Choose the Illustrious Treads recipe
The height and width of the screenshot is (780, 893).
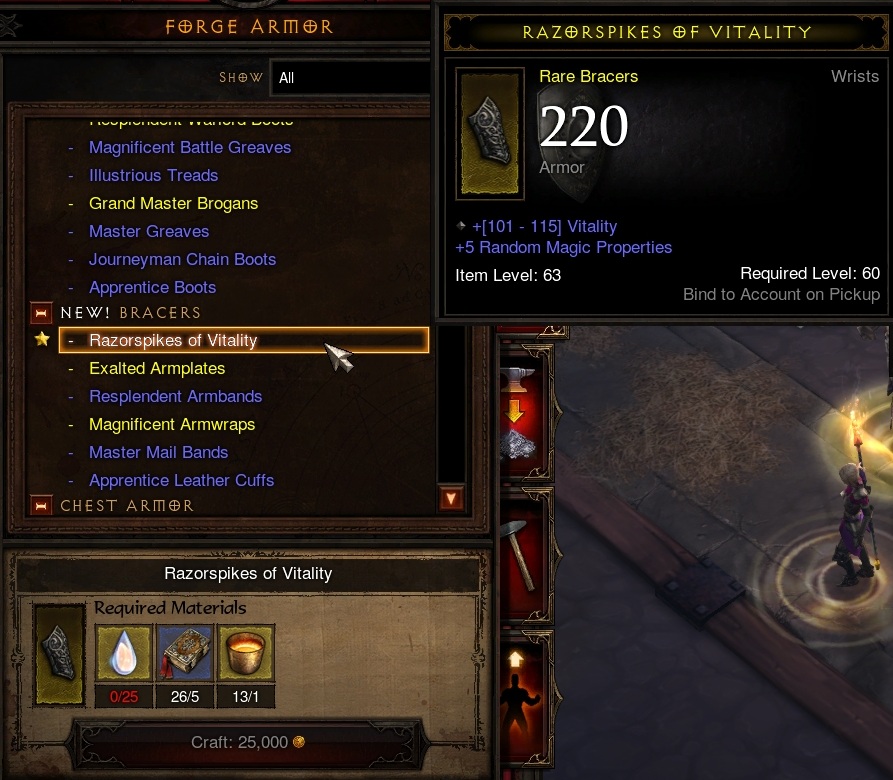click(153, 176)
